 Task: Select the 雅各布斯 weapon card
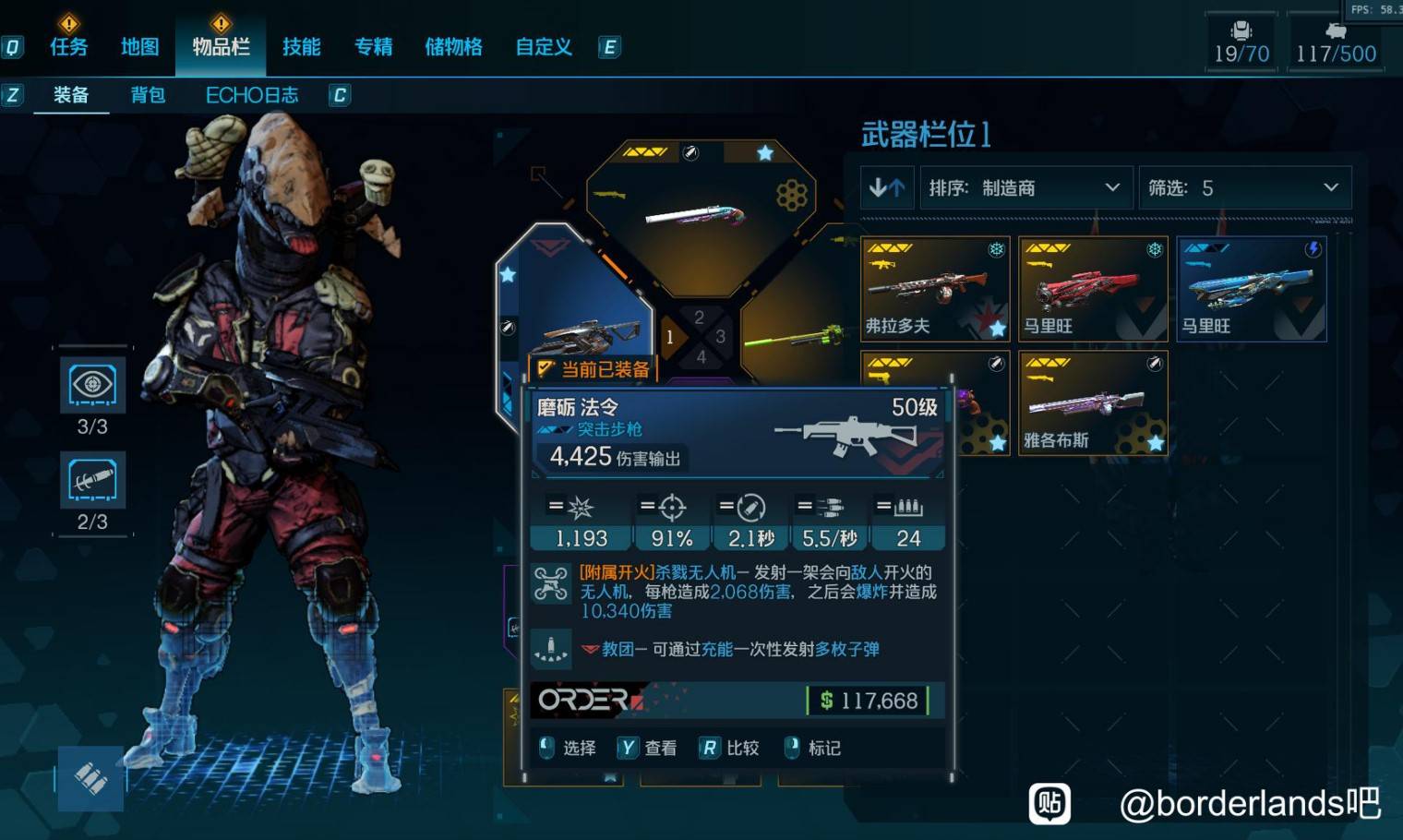[x=1093, y=403]
